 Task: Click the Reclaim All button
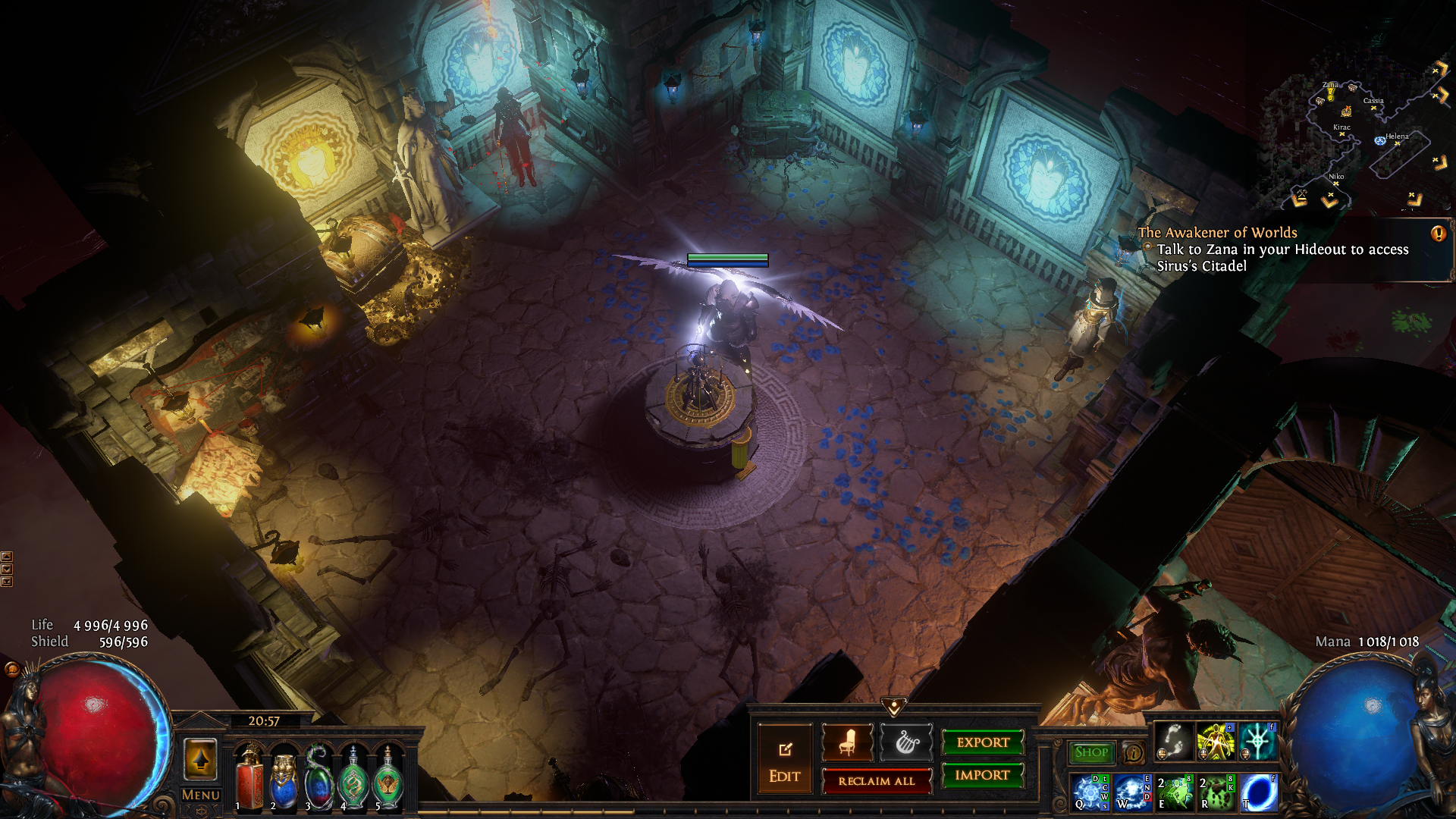(x=877, y=781)
